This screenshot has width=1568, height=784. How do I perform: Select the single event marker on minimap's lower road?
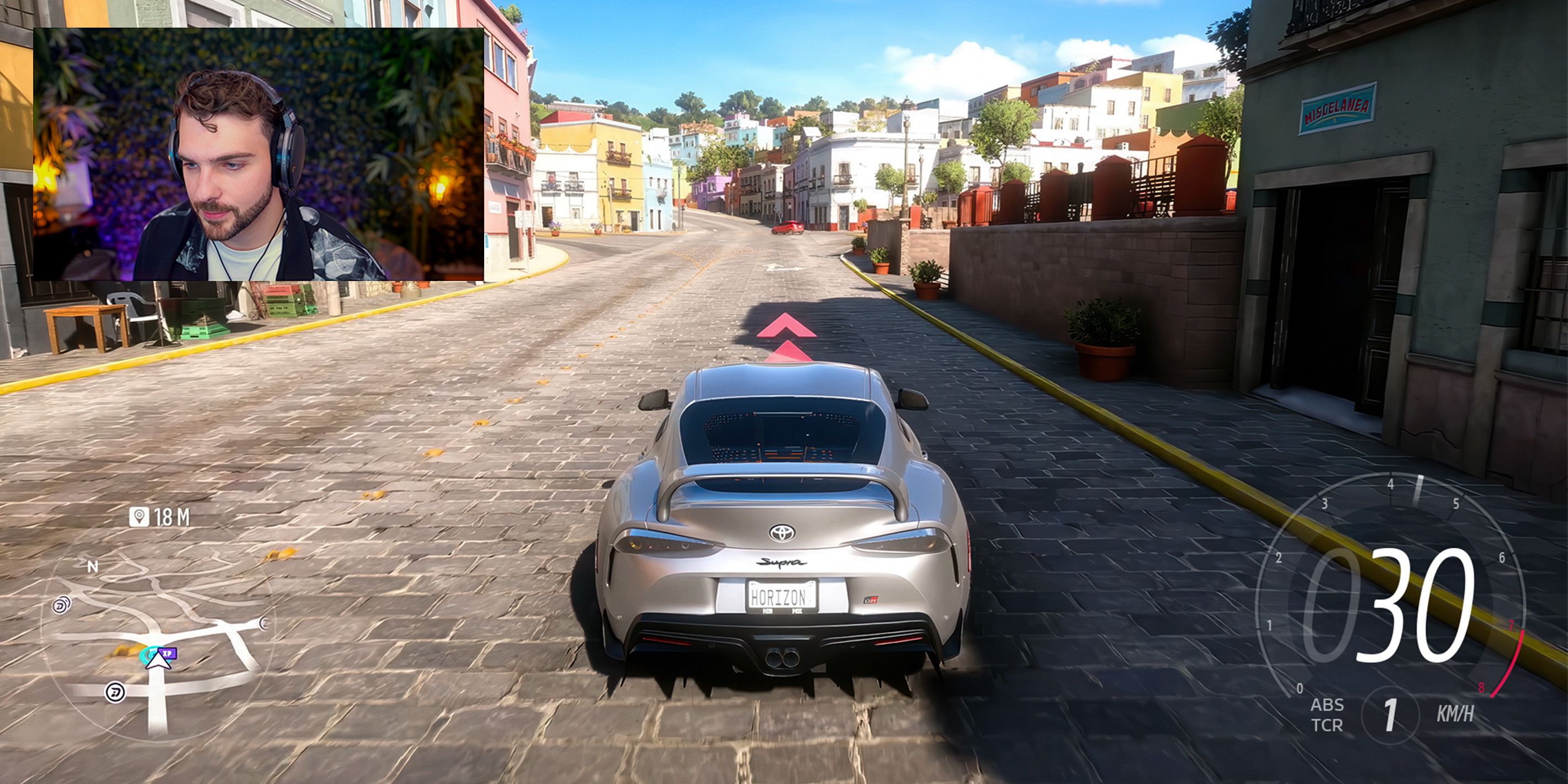point(114,692)
